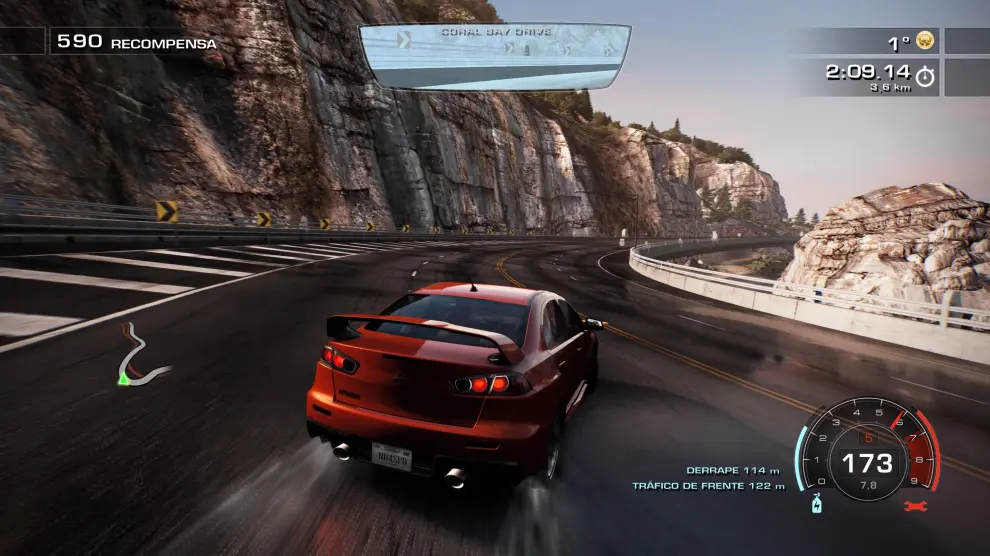Click the stopwatch icon beside the timer
The height and width of the screenshot is (556, 990).
tap(925, 76)
